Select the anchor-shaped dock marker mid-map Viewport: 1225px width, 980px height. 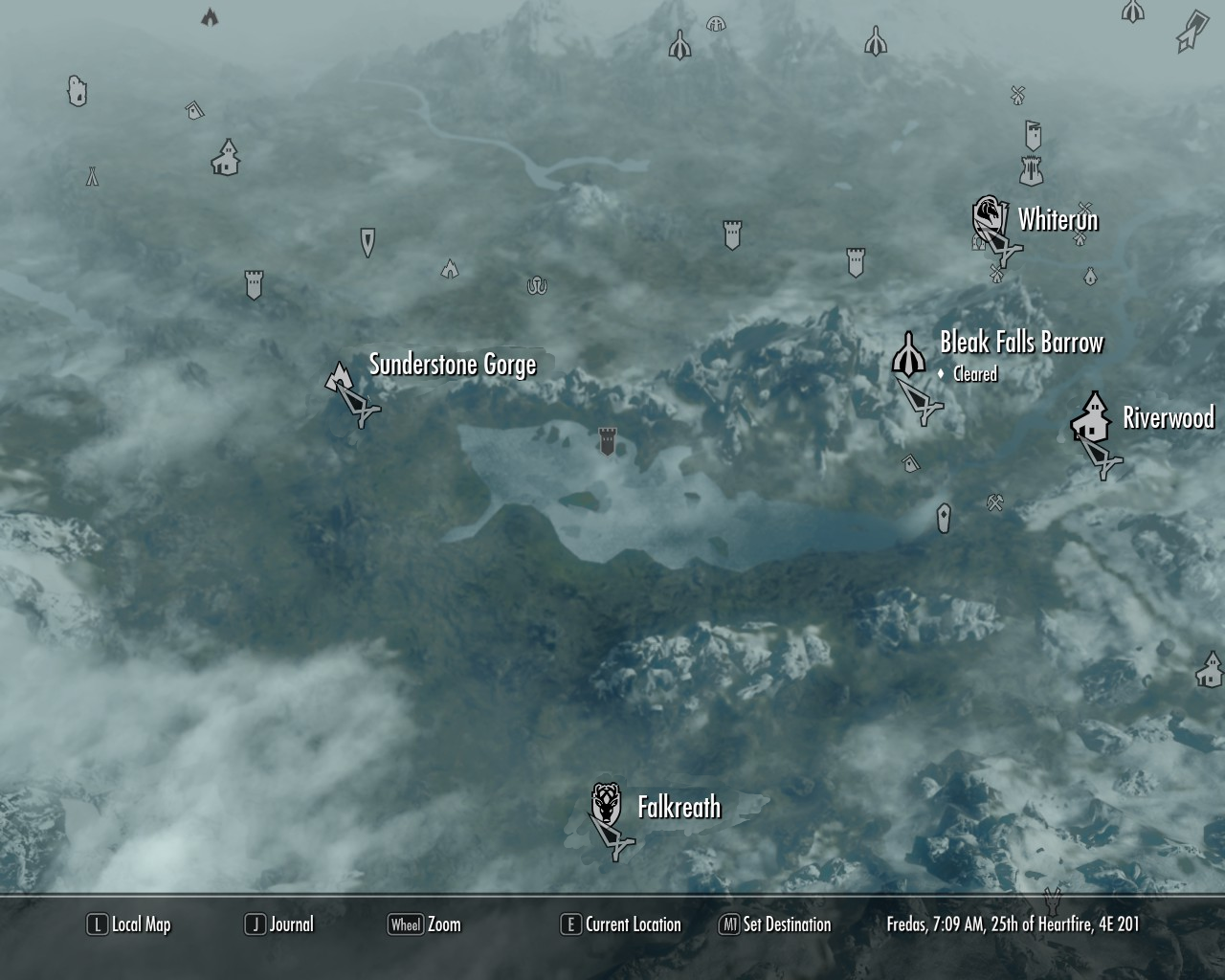tap(536, 285)
